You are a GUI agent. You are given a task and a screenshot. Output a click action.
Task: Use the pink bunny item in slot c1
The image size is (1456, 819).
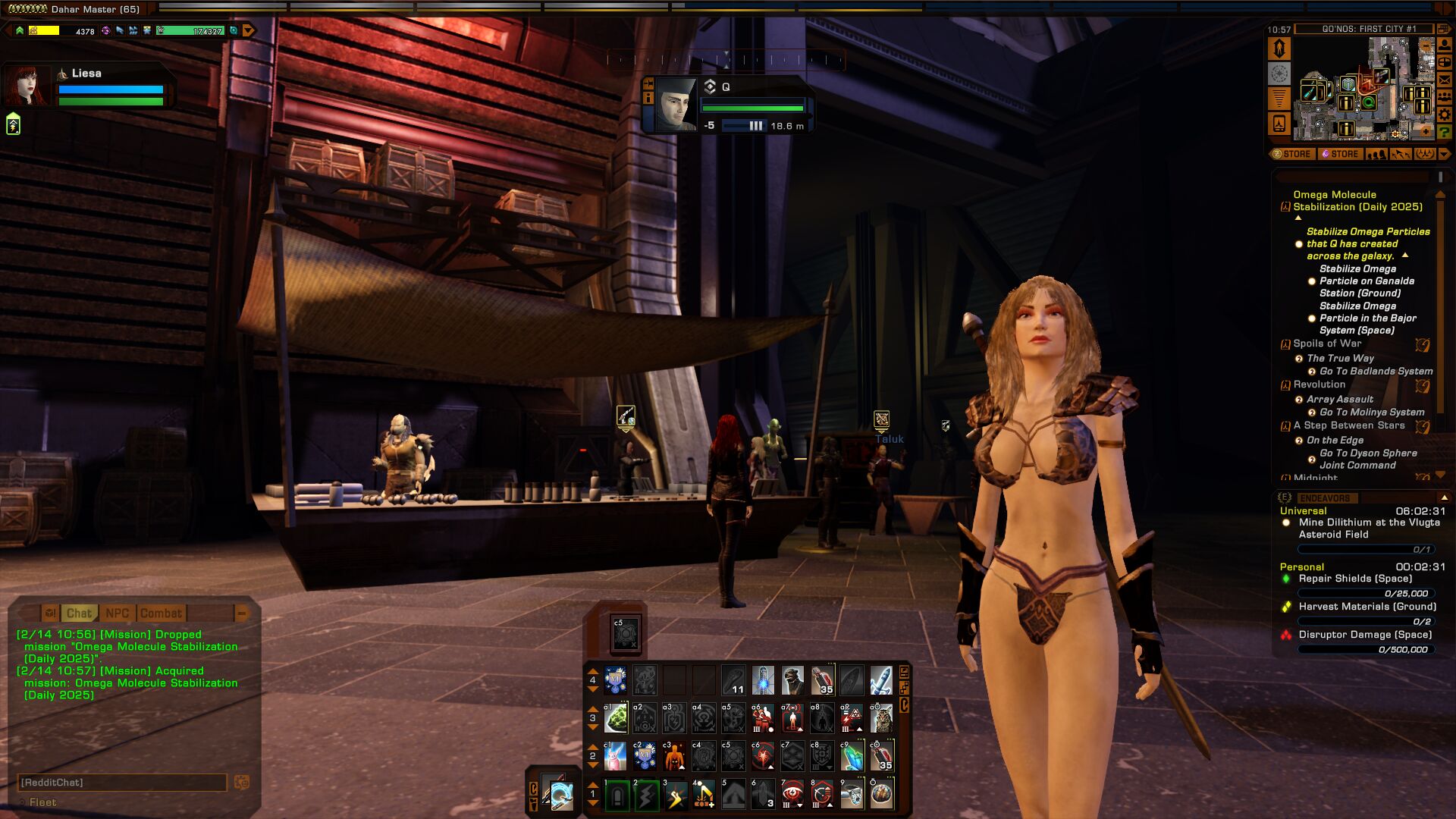pyautogui.click(x=616, y=756)
